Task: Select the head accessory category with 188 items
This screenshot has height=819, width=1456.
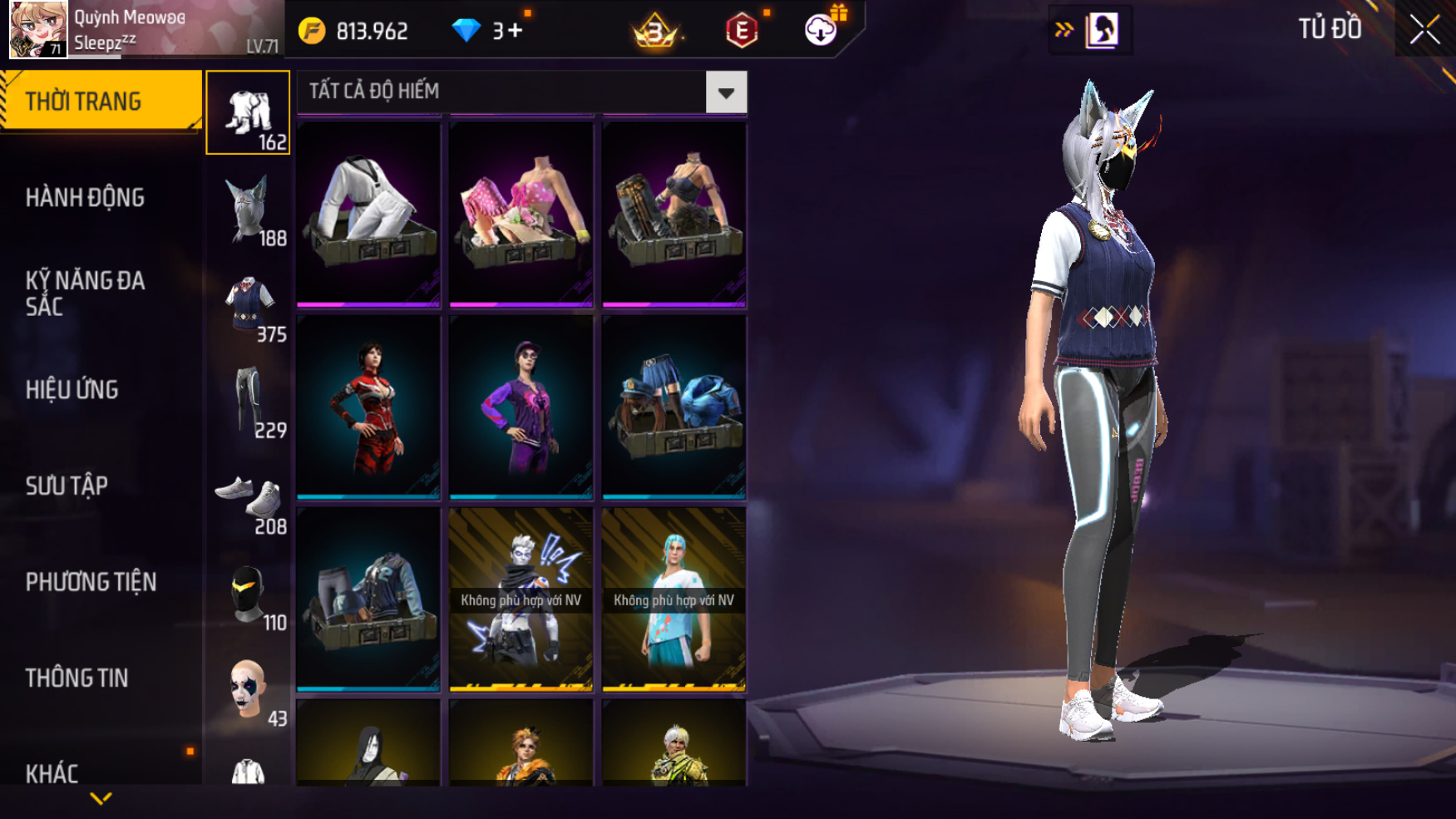Action: (x=248, y=210)
